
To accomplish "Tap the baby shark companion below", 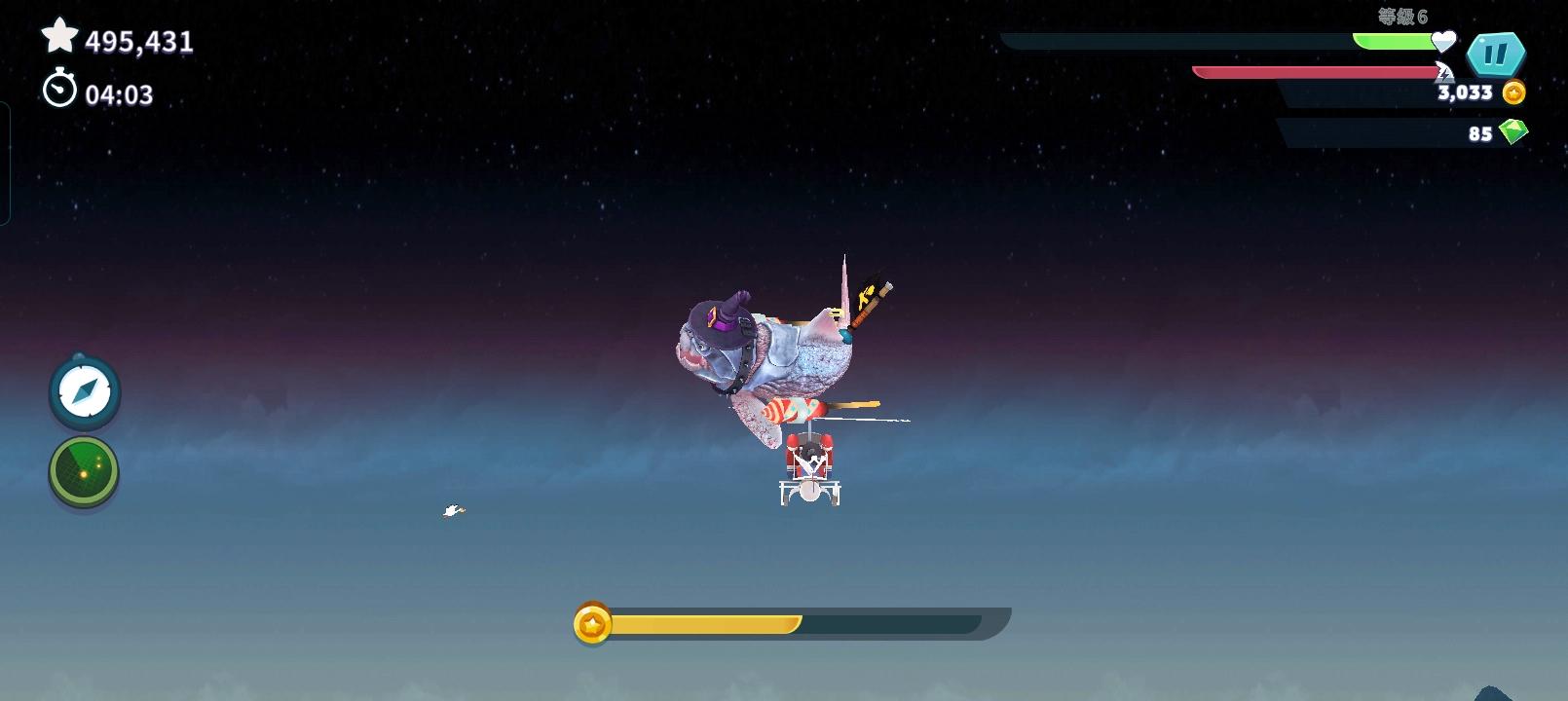I will pos(808,467).
